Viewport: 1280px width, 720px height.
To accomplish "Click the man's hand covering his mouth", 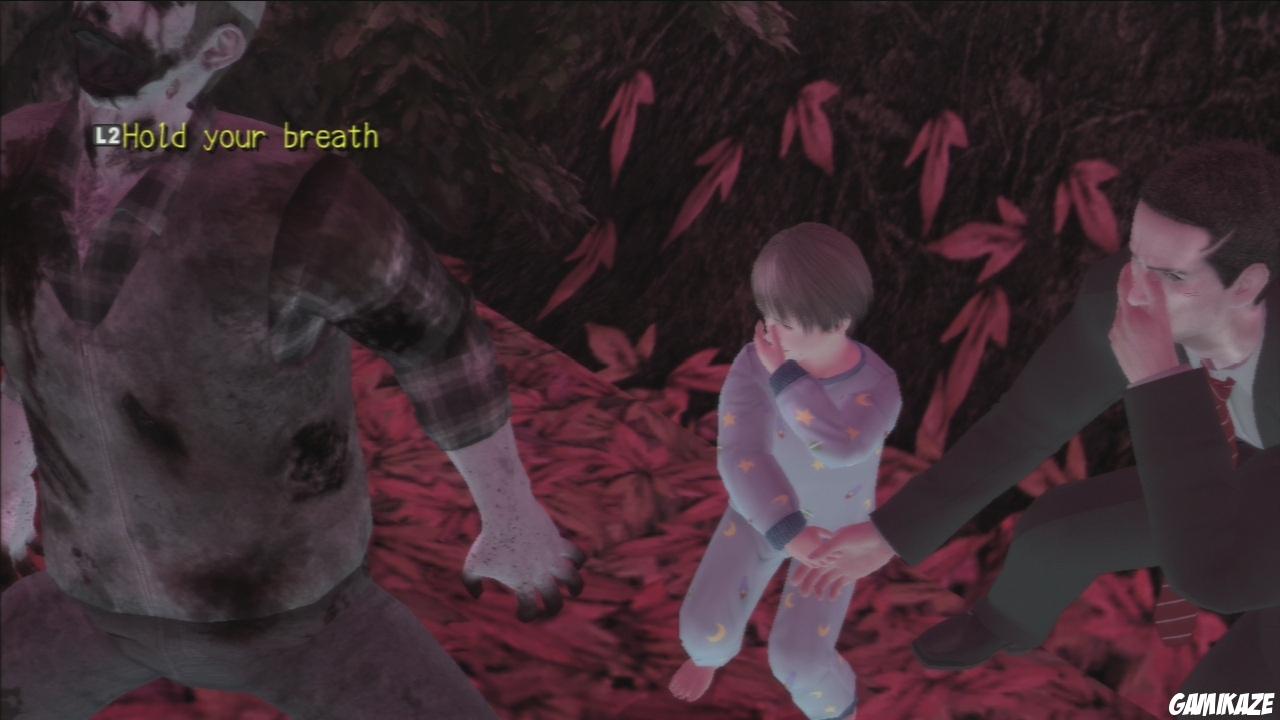I will (x=1140, y=330).
